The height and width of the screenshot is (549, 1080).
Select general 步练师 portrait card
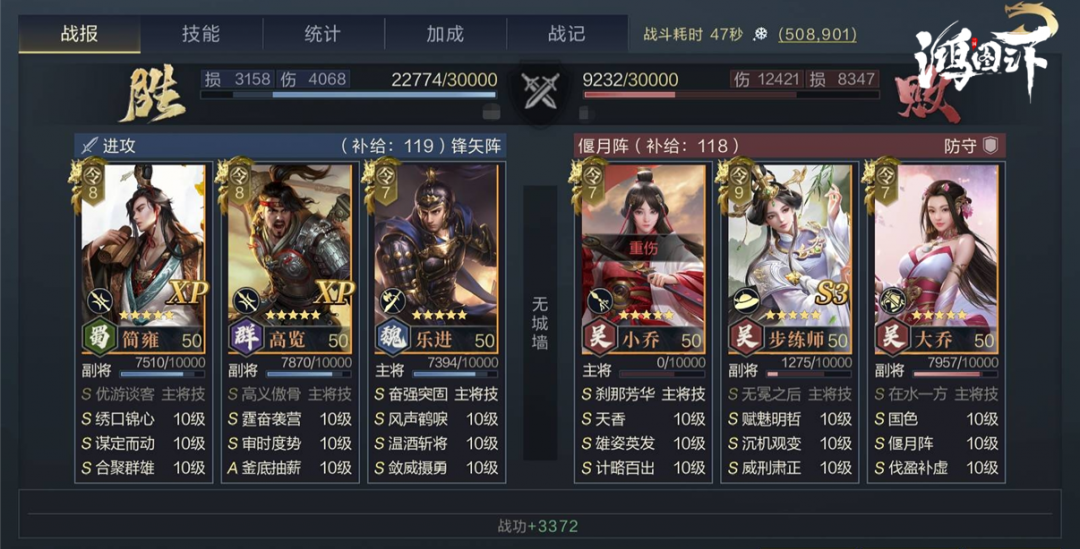(790, 250)
